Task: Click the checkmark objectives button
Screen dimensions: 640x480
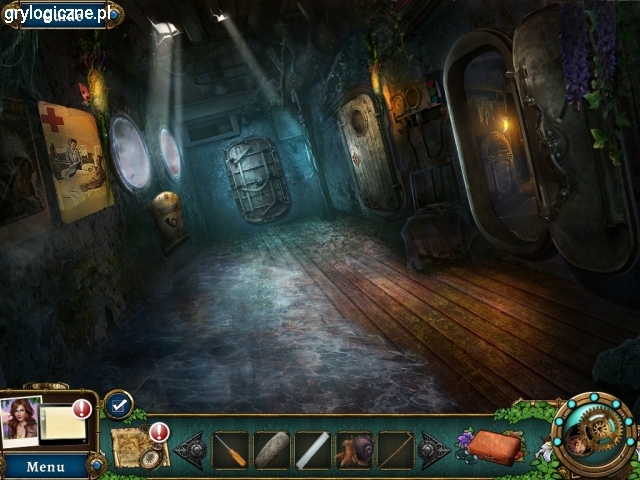Action: (118, 404)
